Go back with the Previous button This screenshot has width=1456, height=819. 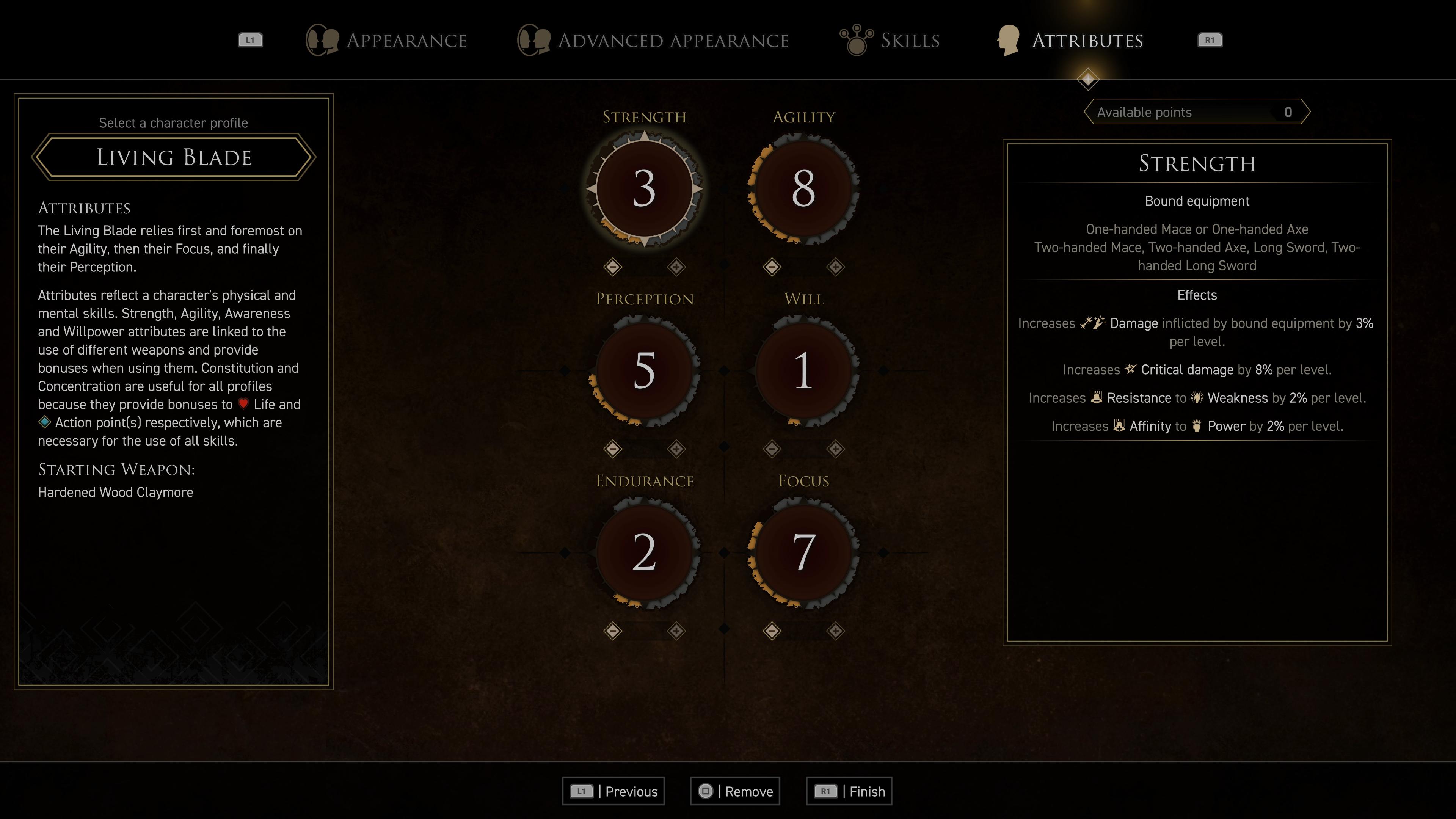(x=613, y=791)
